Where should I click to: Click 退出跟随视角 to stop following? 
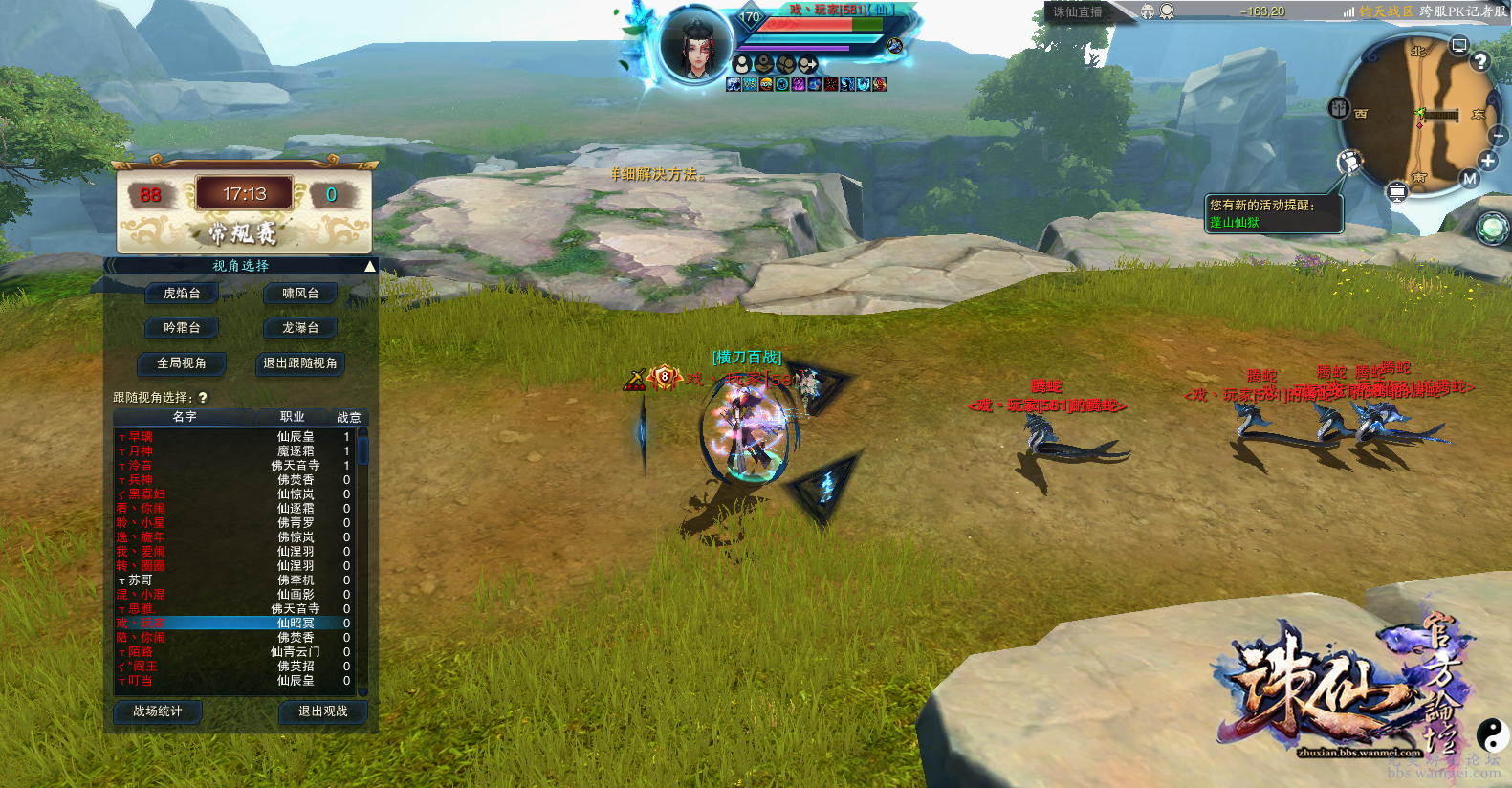pyautogui.click(x=300, y=363)
